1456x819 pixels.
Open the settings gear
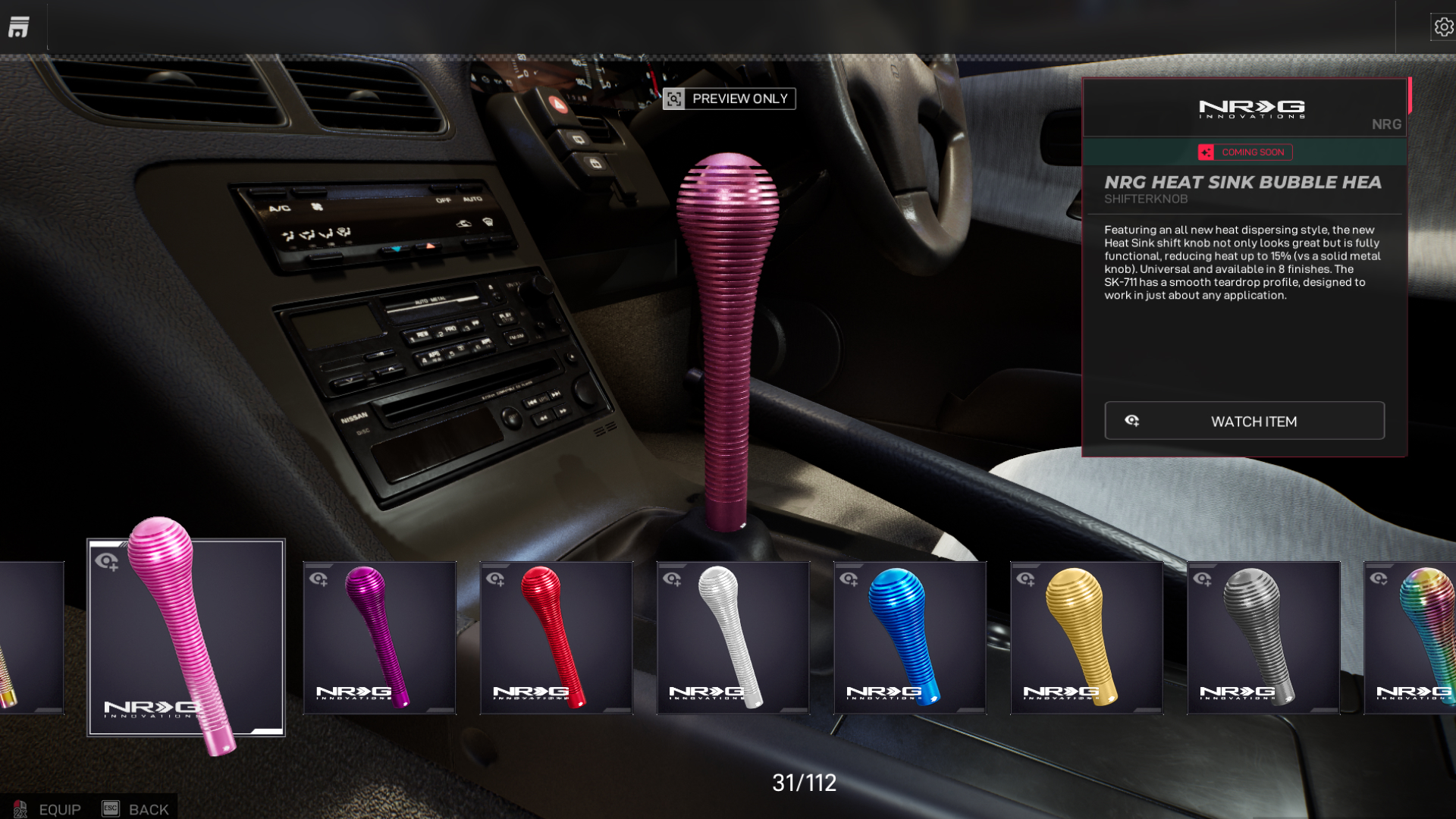click(1443, 26)
